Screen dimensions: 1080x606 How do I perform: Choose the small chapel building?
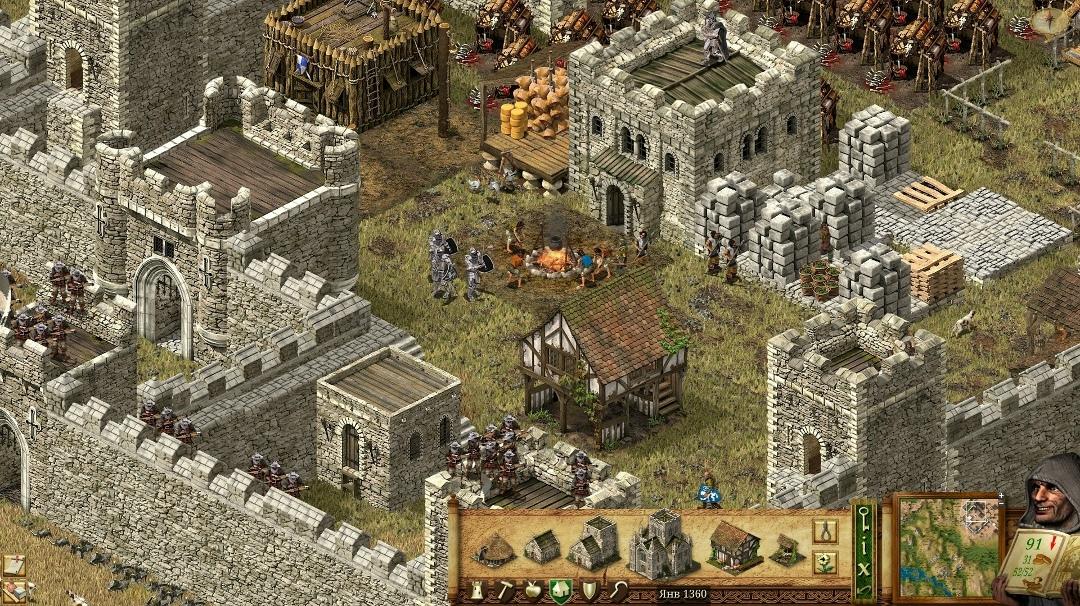point(542,547)
